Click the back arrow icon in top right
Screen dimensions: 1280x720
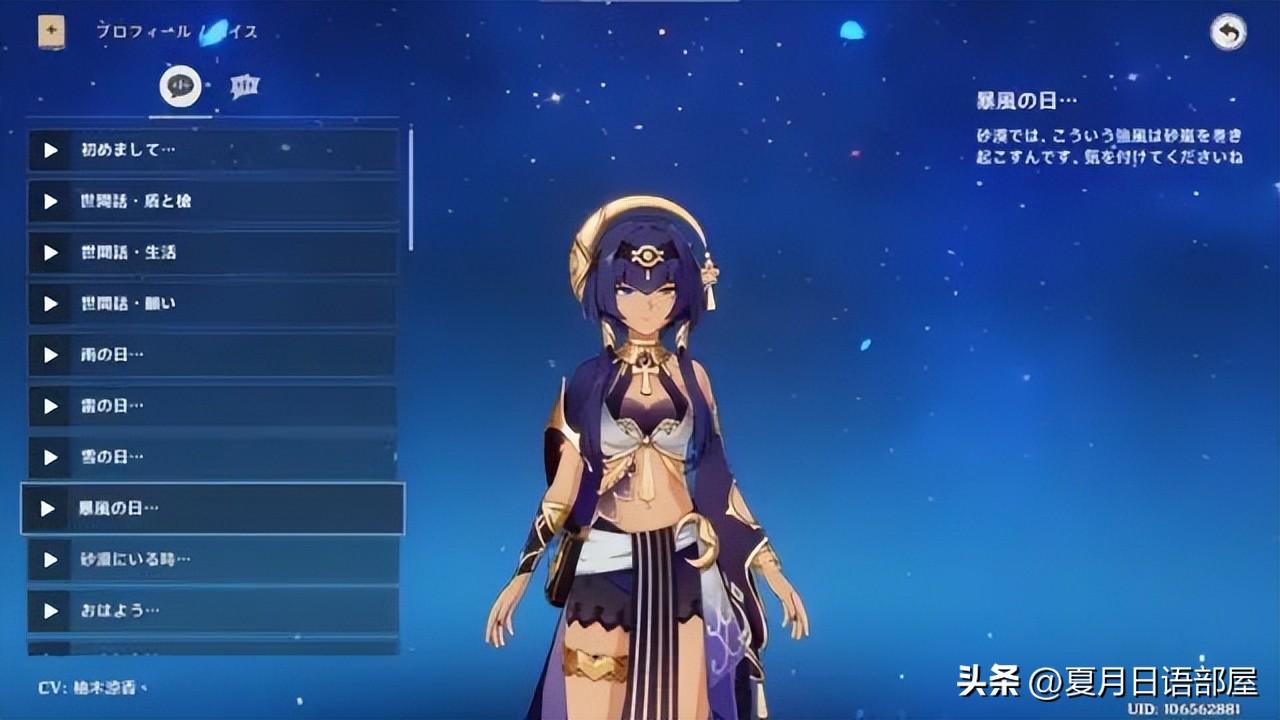[1227, 33]
